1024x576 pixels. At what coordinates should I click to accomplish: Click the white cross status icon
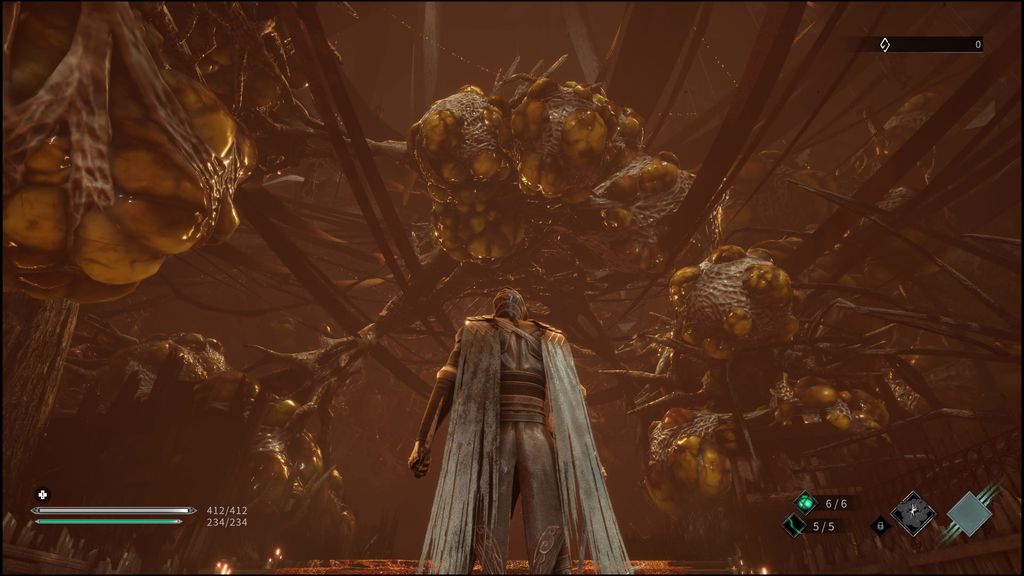click(x=42, y=494)
